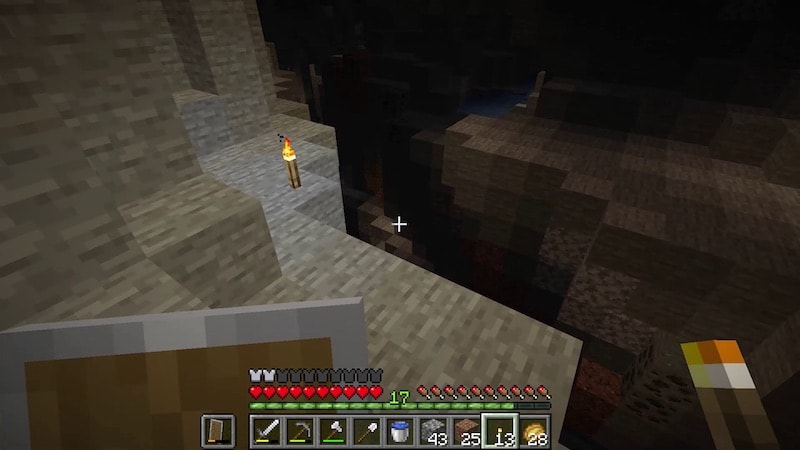The height and width of the screenshot is (450, 800).
Task: Select the bread stack of 28
Action: (x=534, y=431)
